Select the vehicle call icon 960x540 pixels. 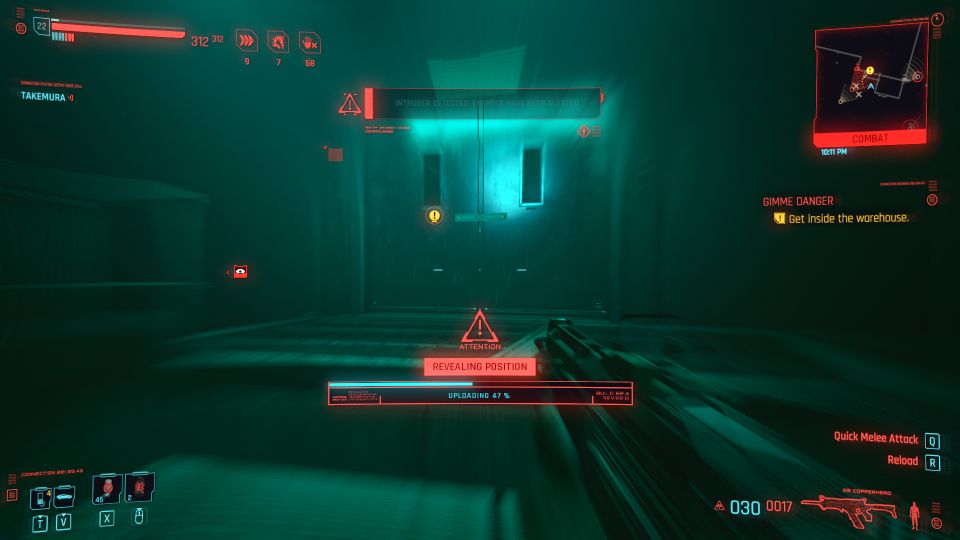click(x=63, y=496)
